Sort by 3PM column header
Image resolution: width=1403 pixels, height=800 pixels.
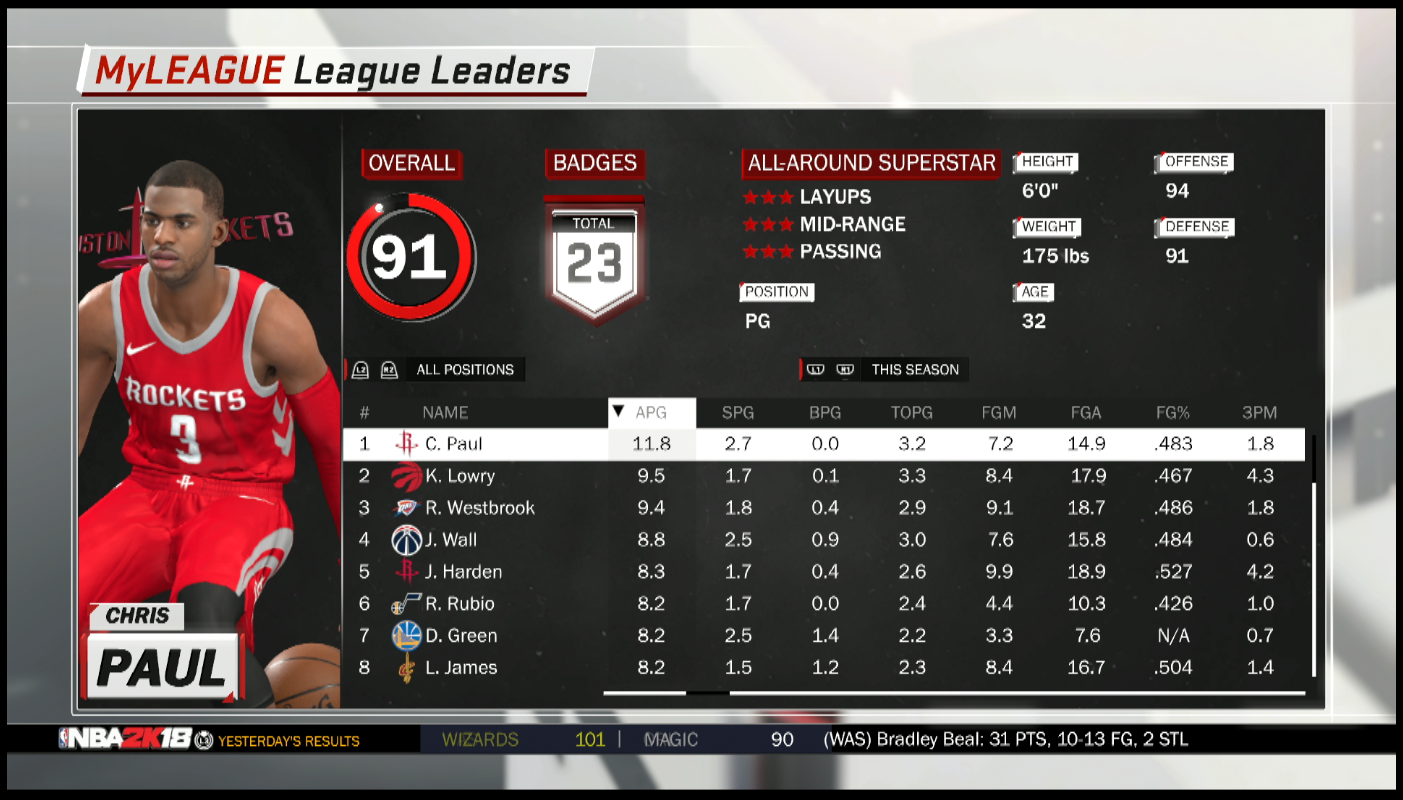point(1259,412)
